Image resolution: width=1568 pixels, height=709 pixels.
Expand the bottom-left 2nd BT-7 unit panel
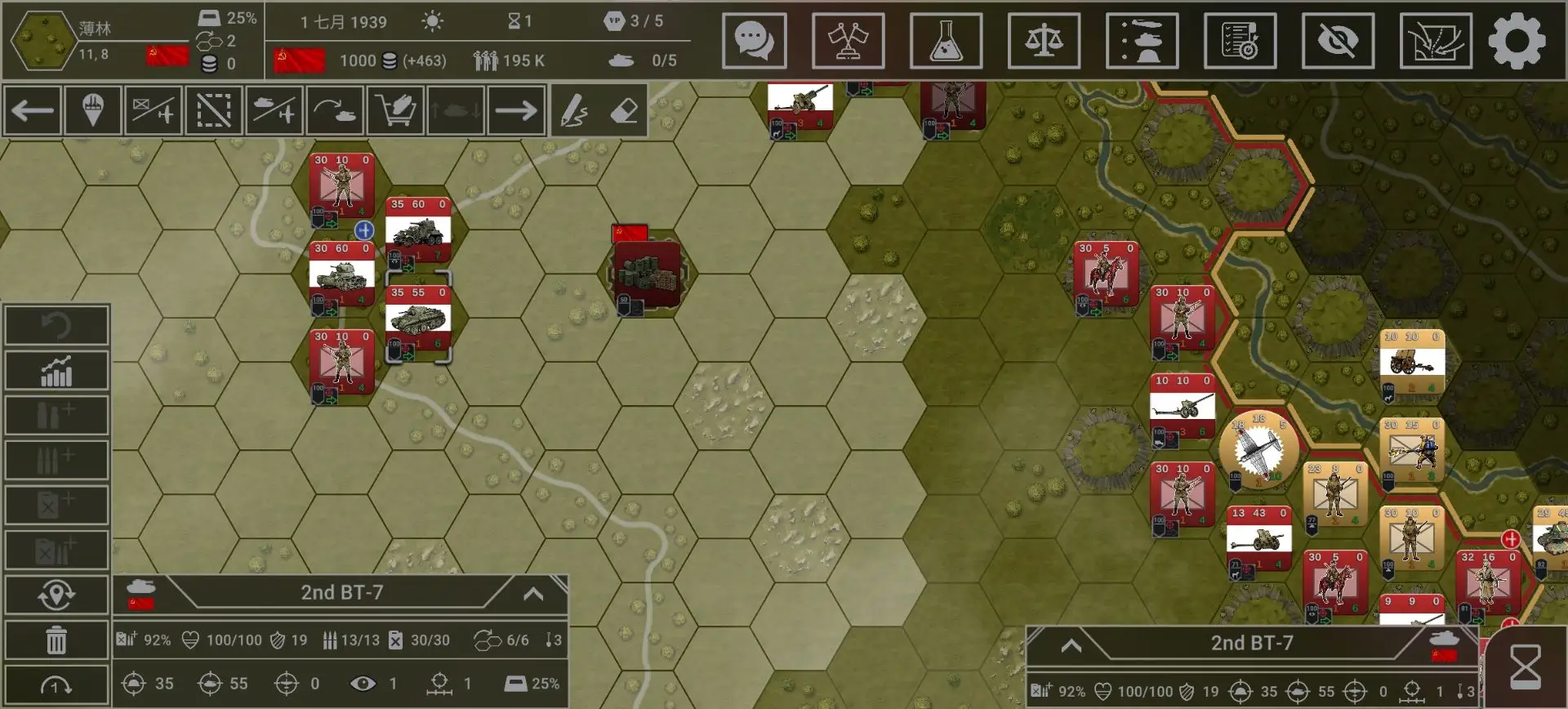click(533, 594)
